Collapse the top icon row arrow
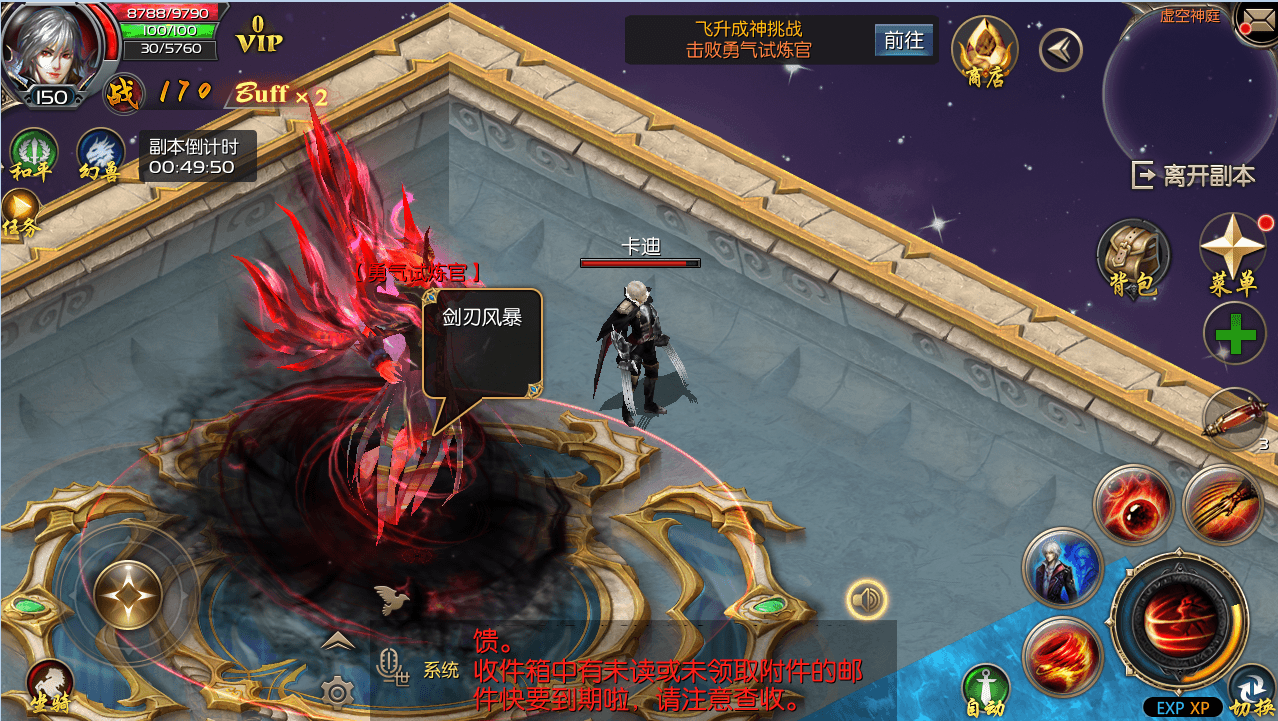The height and width of the screenshot is (721, 1278). coord(1060,49)
